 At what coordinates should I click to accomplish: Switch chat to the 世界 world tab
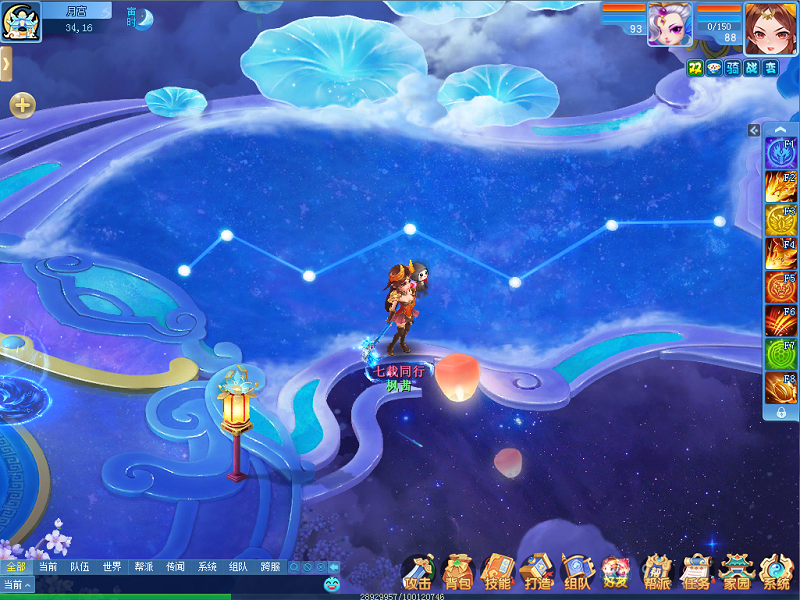111,567
